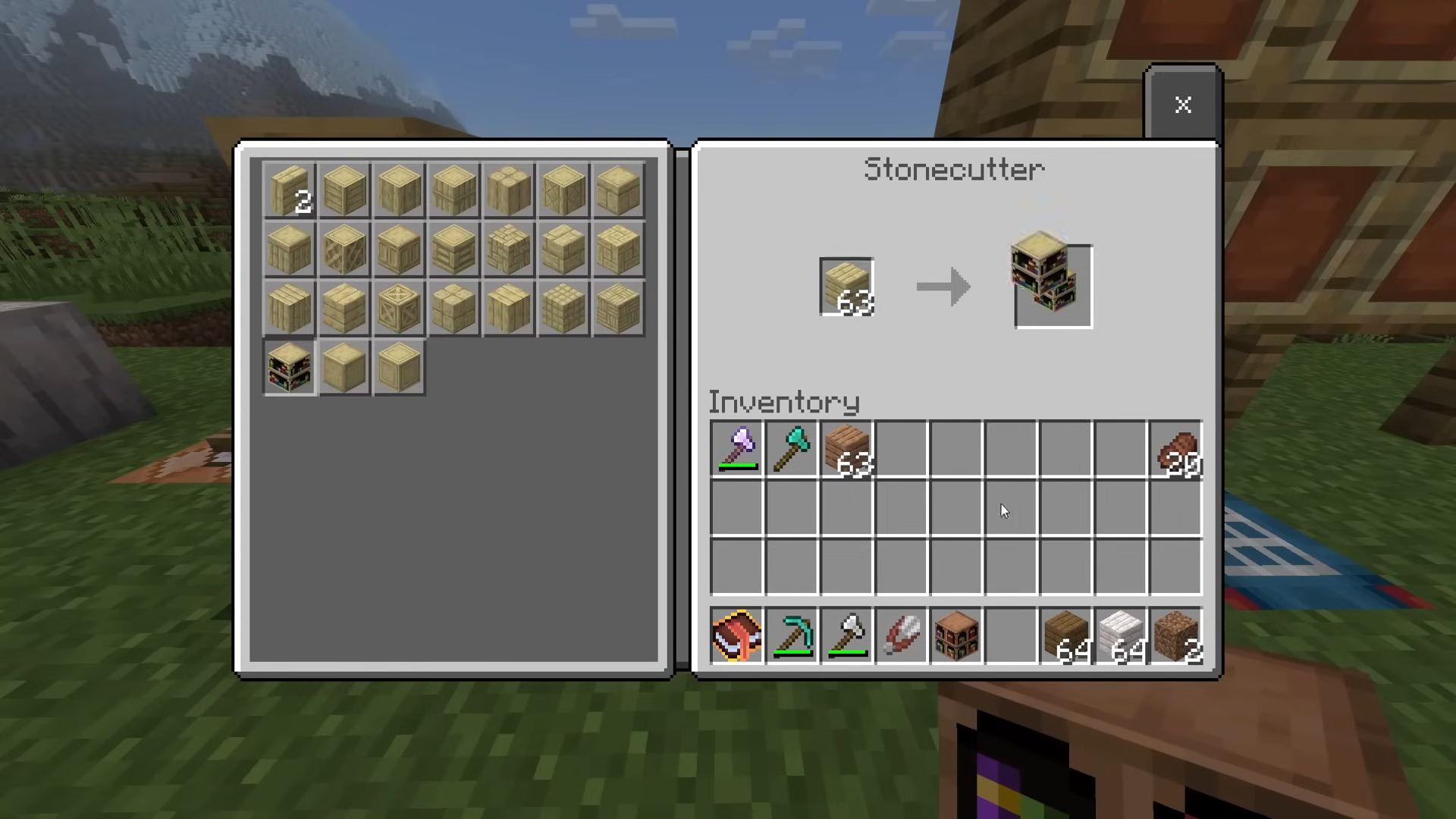Take the bookshelves from the output slot
Image resolution: width=1456 pixels, height=819 pixels.
click(x=1053, y=285)
